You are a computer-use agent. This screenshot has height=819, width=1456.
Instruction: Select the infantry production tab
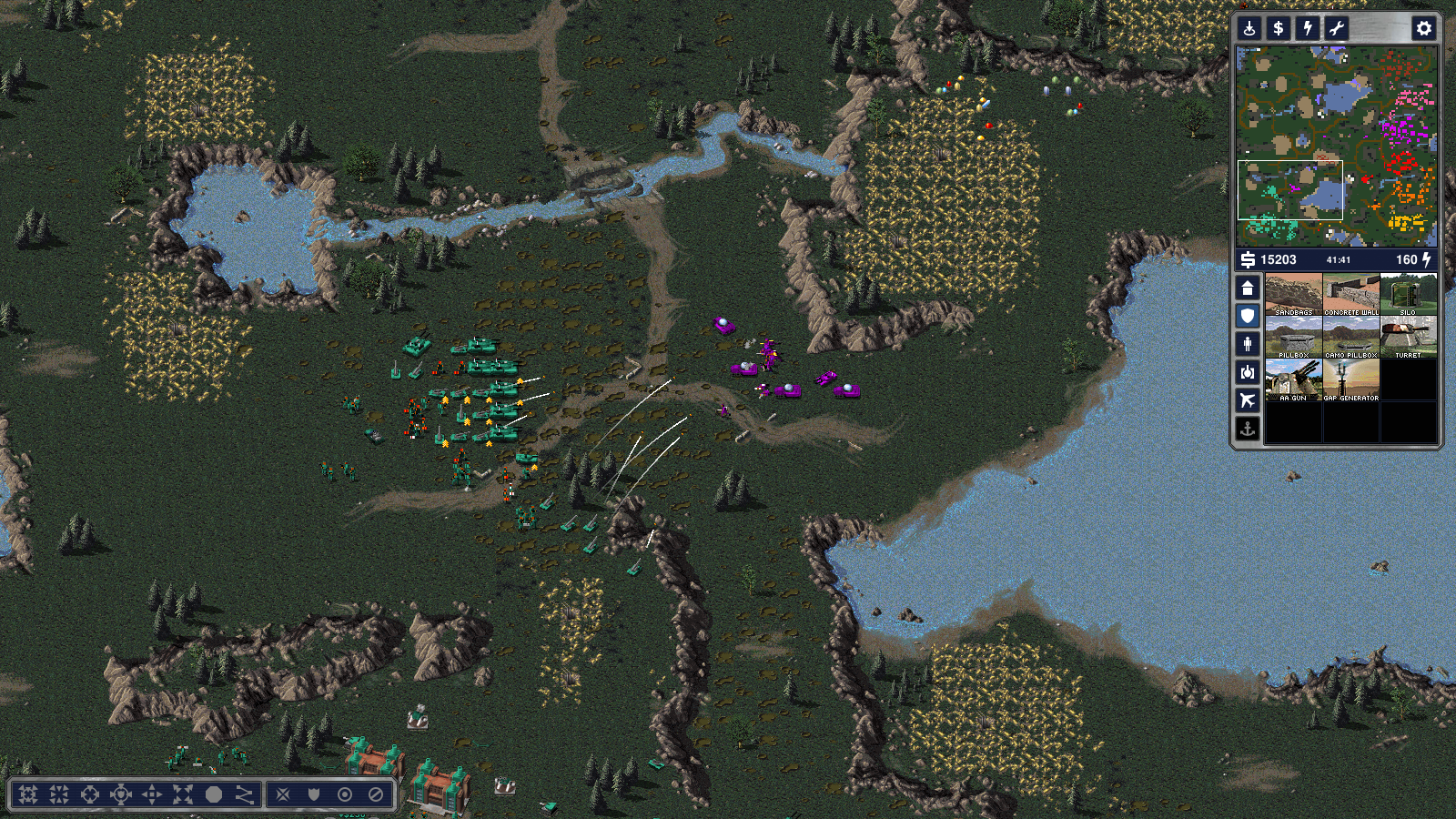(x=1248, y=344)
